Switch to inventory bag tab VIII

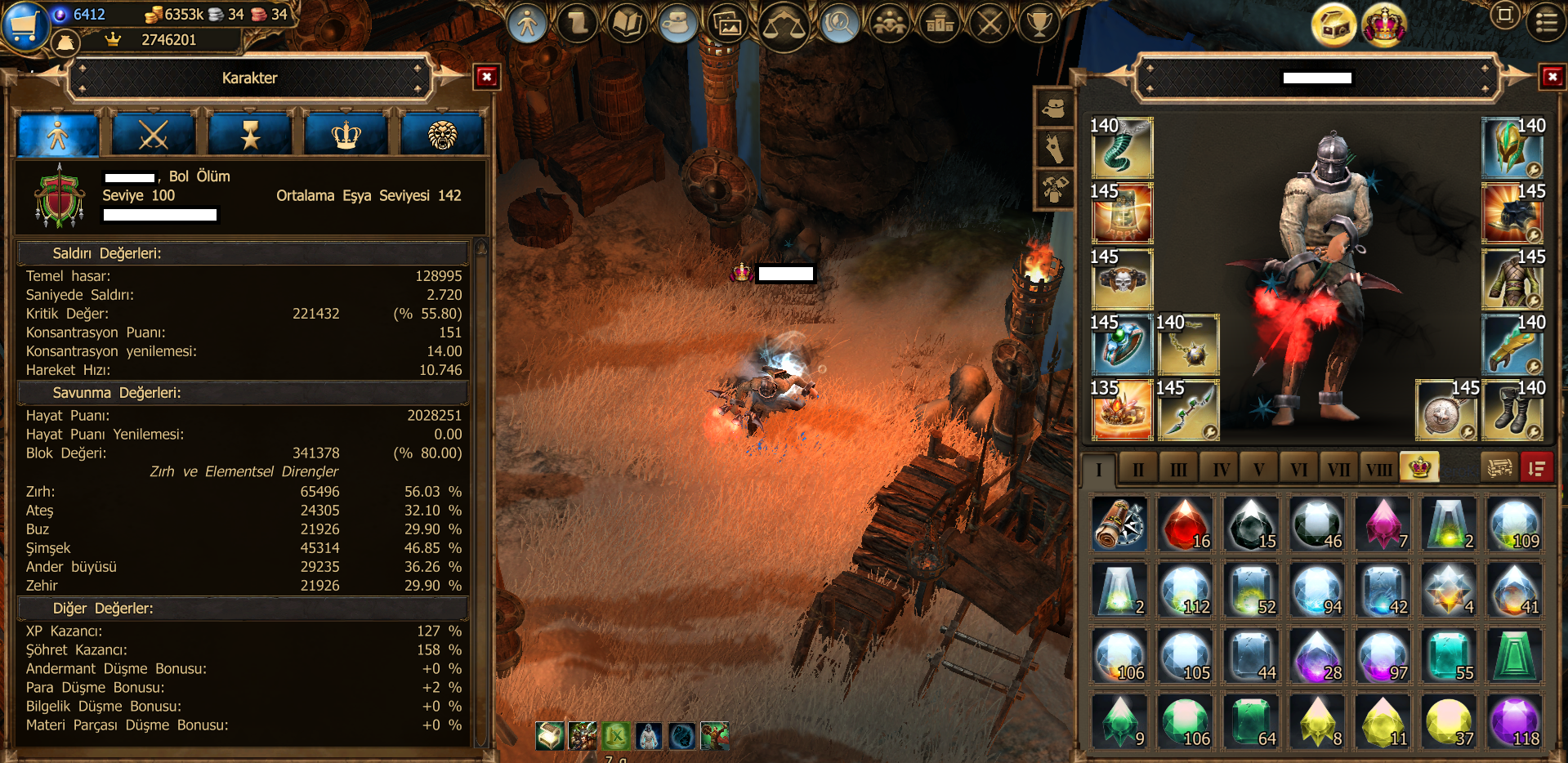(x=1378, y=469)
